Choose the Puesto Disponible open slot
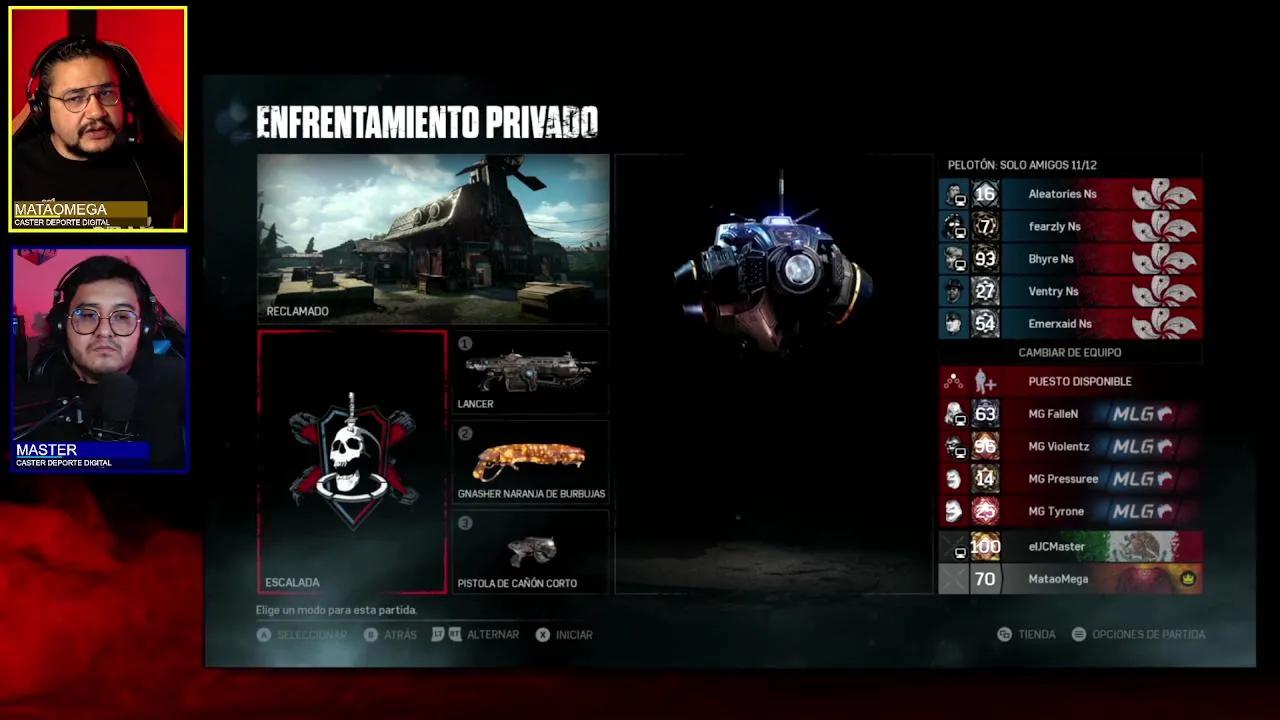 pos(1069,381)
